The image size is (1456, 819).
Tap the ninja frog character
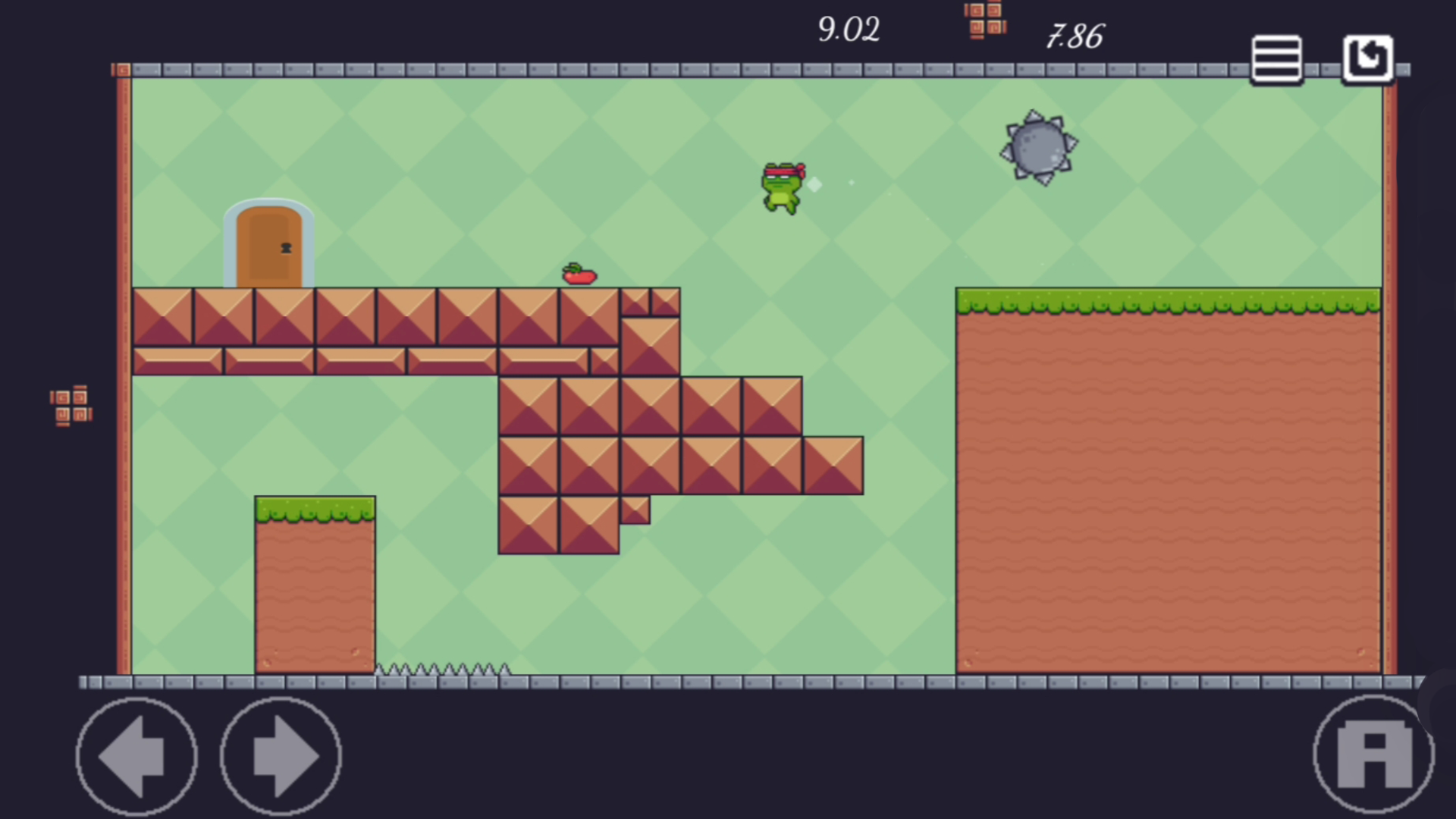click(781, 186)
